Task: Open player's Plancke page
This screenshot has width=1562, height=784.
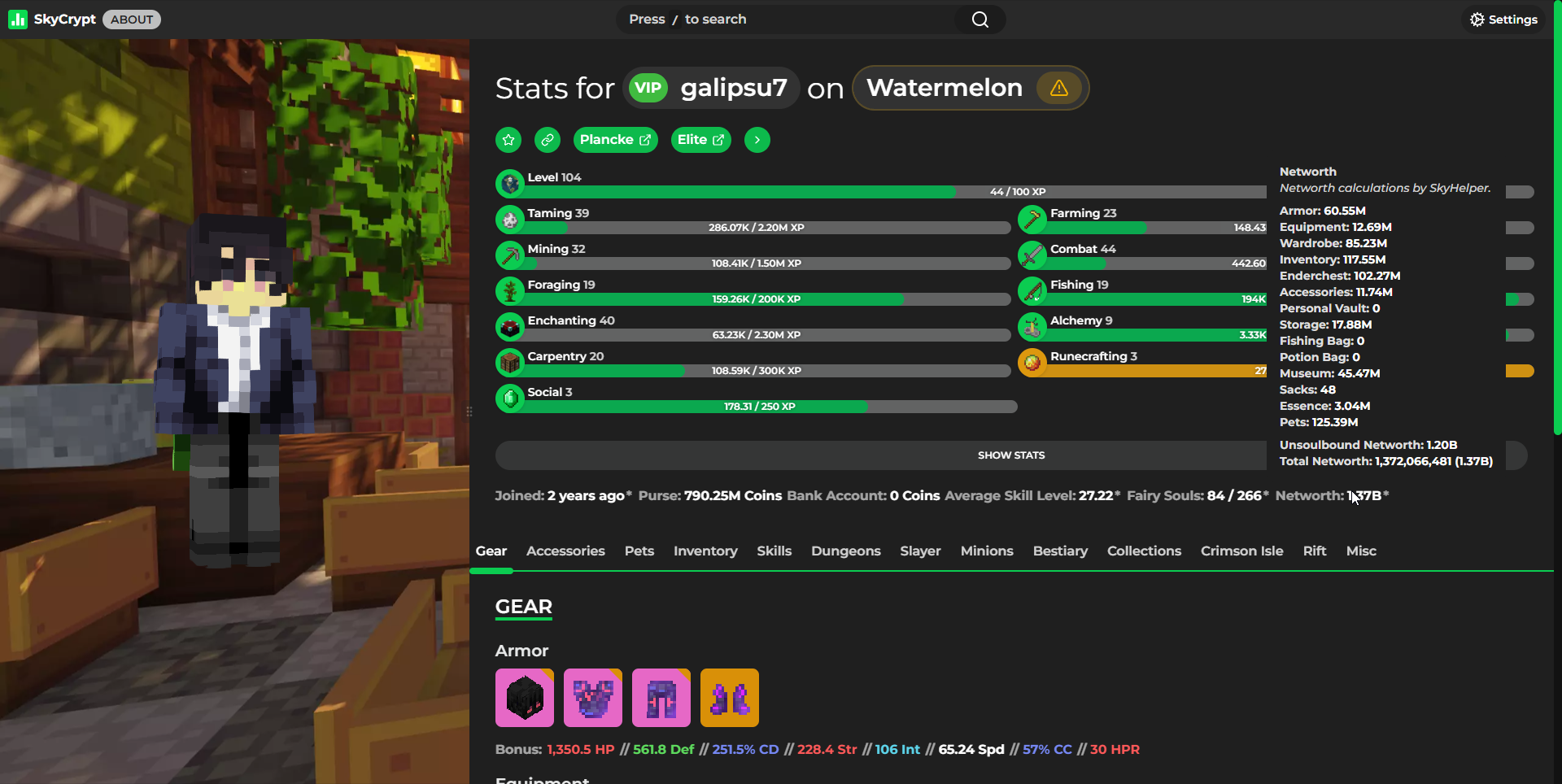Action: 615,139
